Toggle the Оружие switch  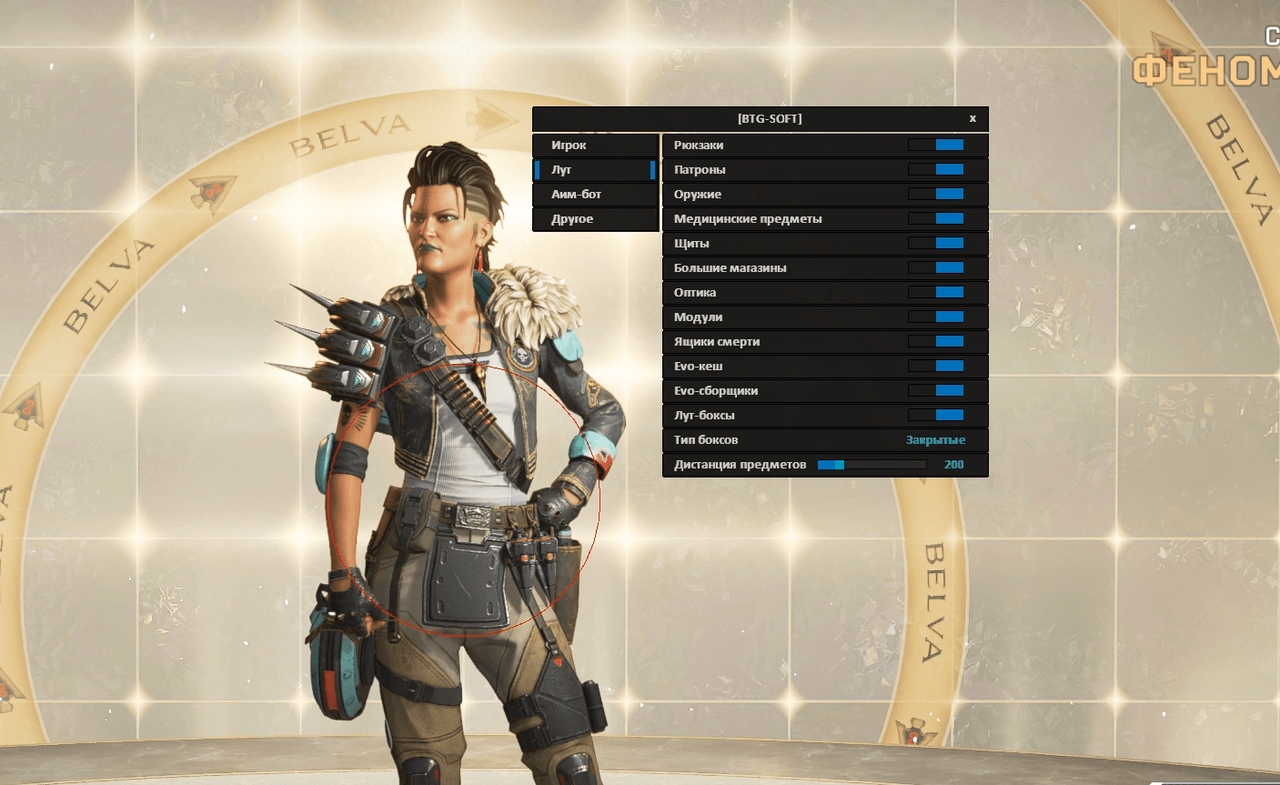tap(936, 194)
